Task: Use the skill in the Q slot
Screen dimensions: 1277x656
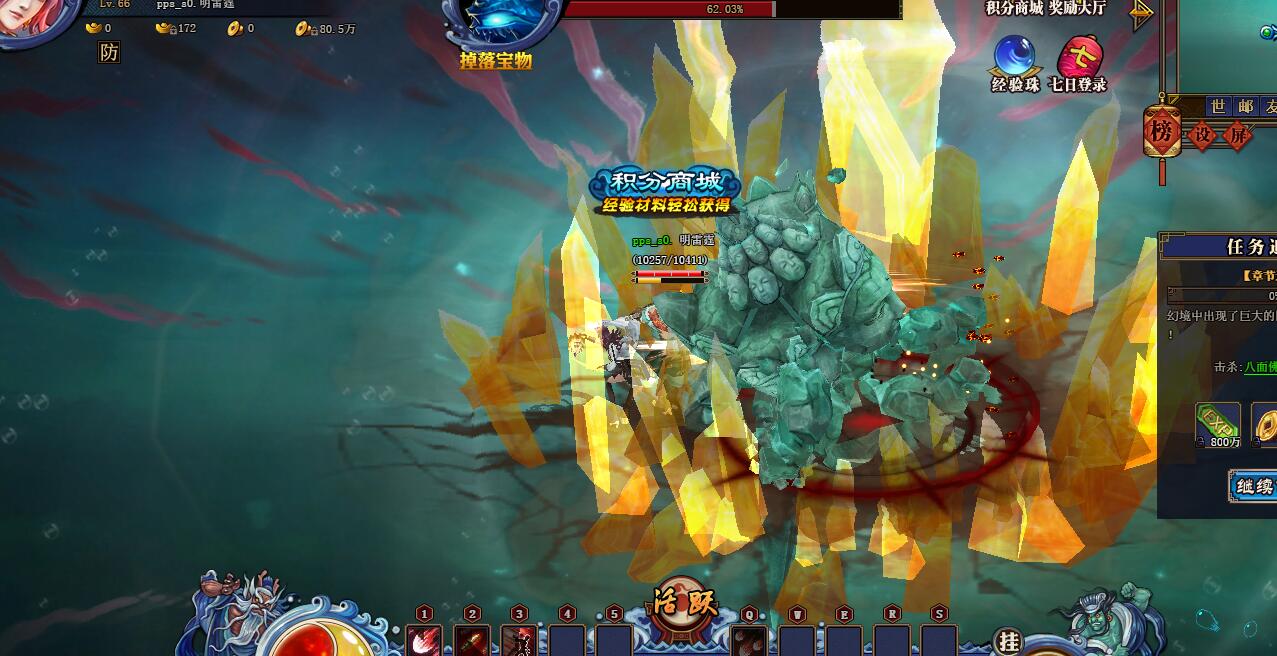Action: click(749, 641)
